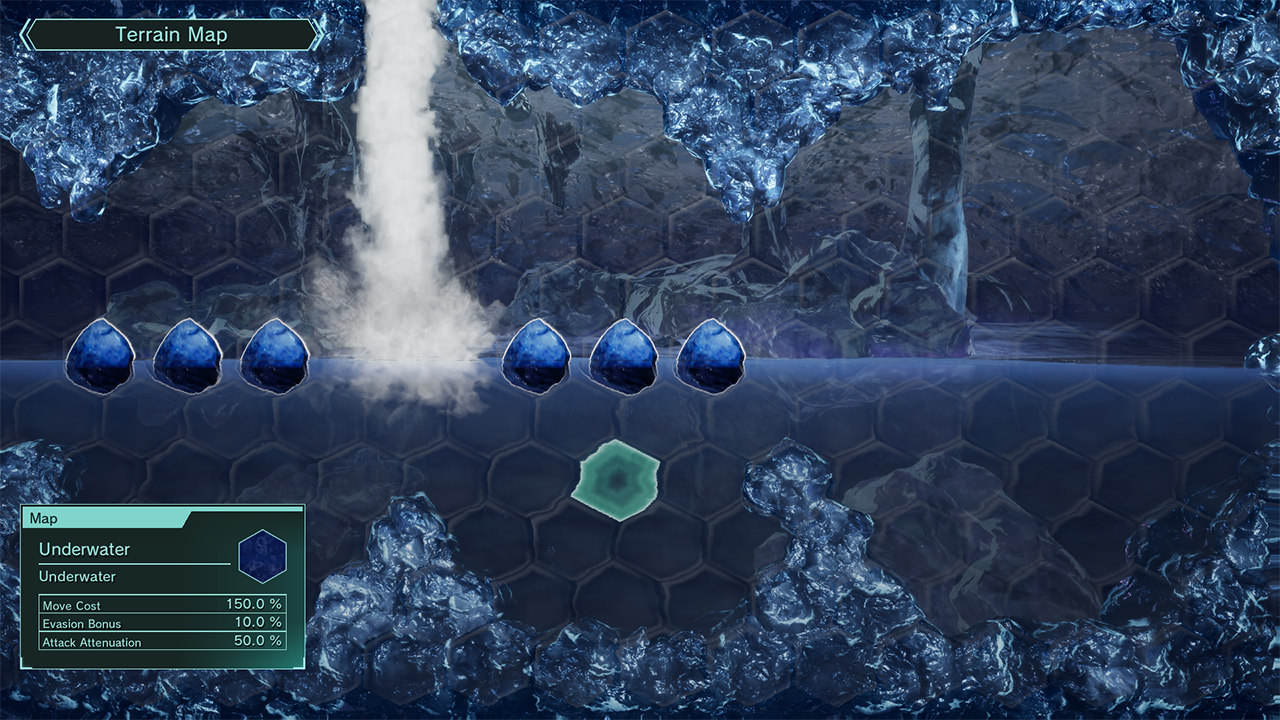Select the green highlighted hex tile
1280x720 pixels.
tap(616, 480)
